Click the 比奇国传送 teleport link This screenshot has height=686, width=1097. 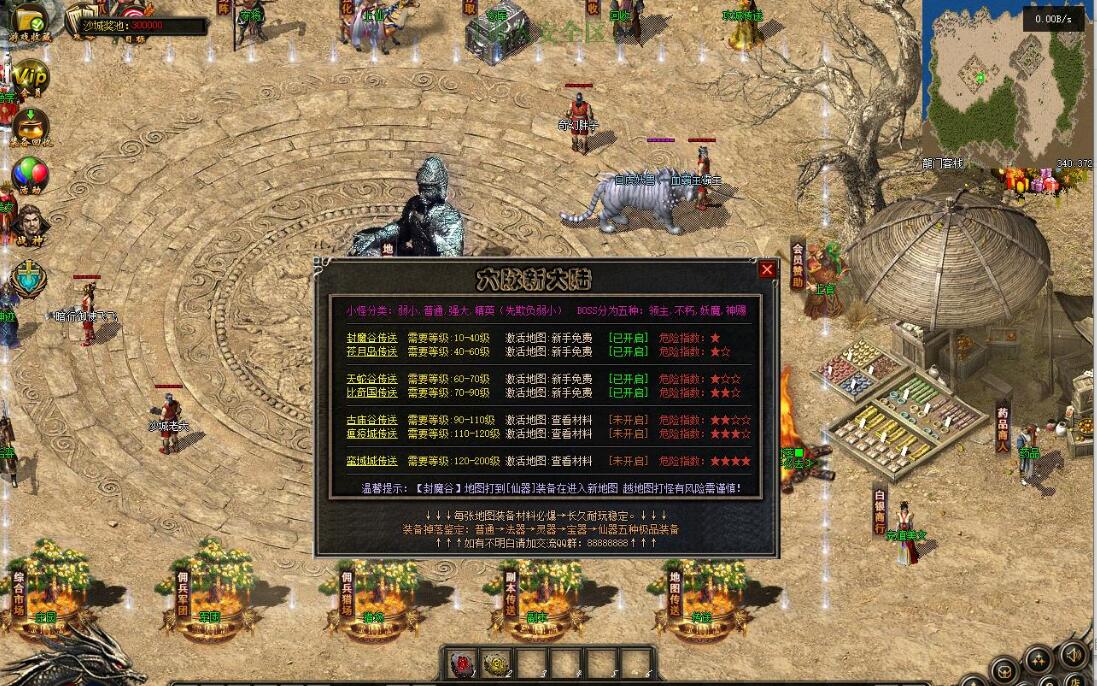(372, 393)
